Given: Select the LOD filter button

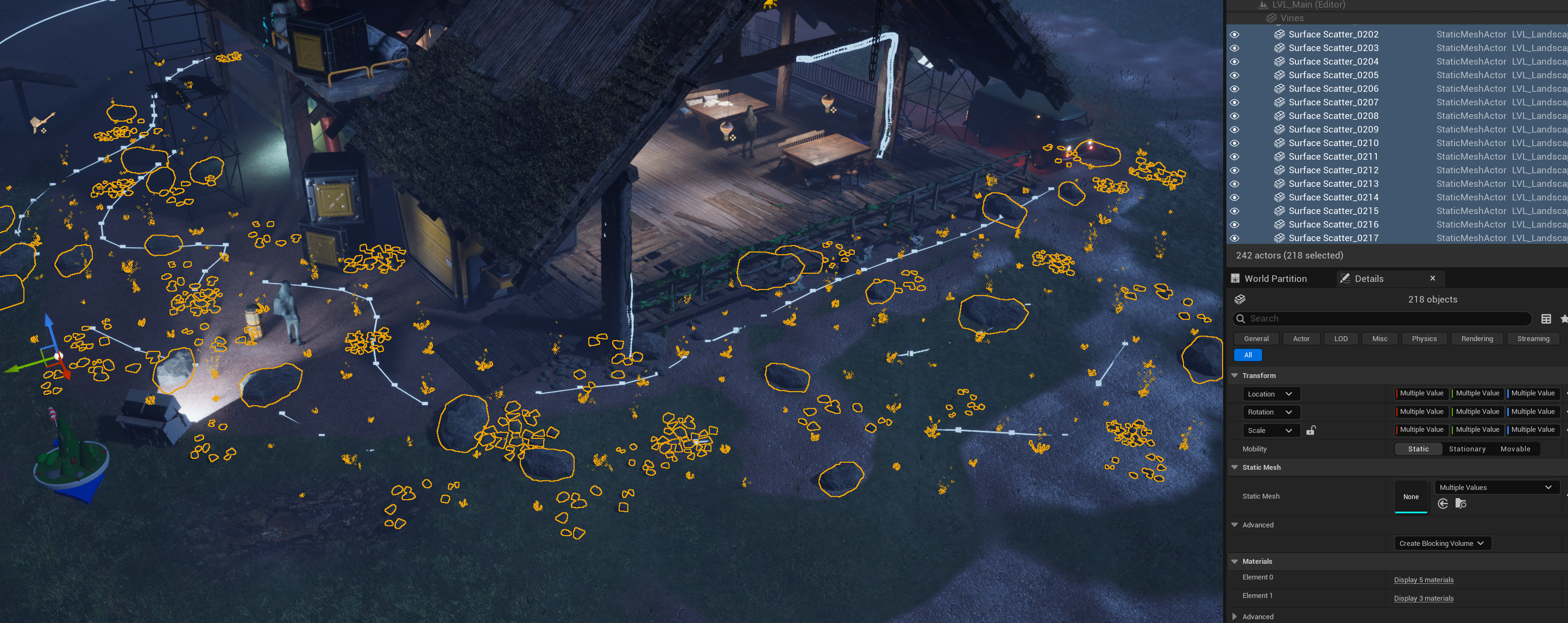Looking at the screenshot, I should [1340, 338].
